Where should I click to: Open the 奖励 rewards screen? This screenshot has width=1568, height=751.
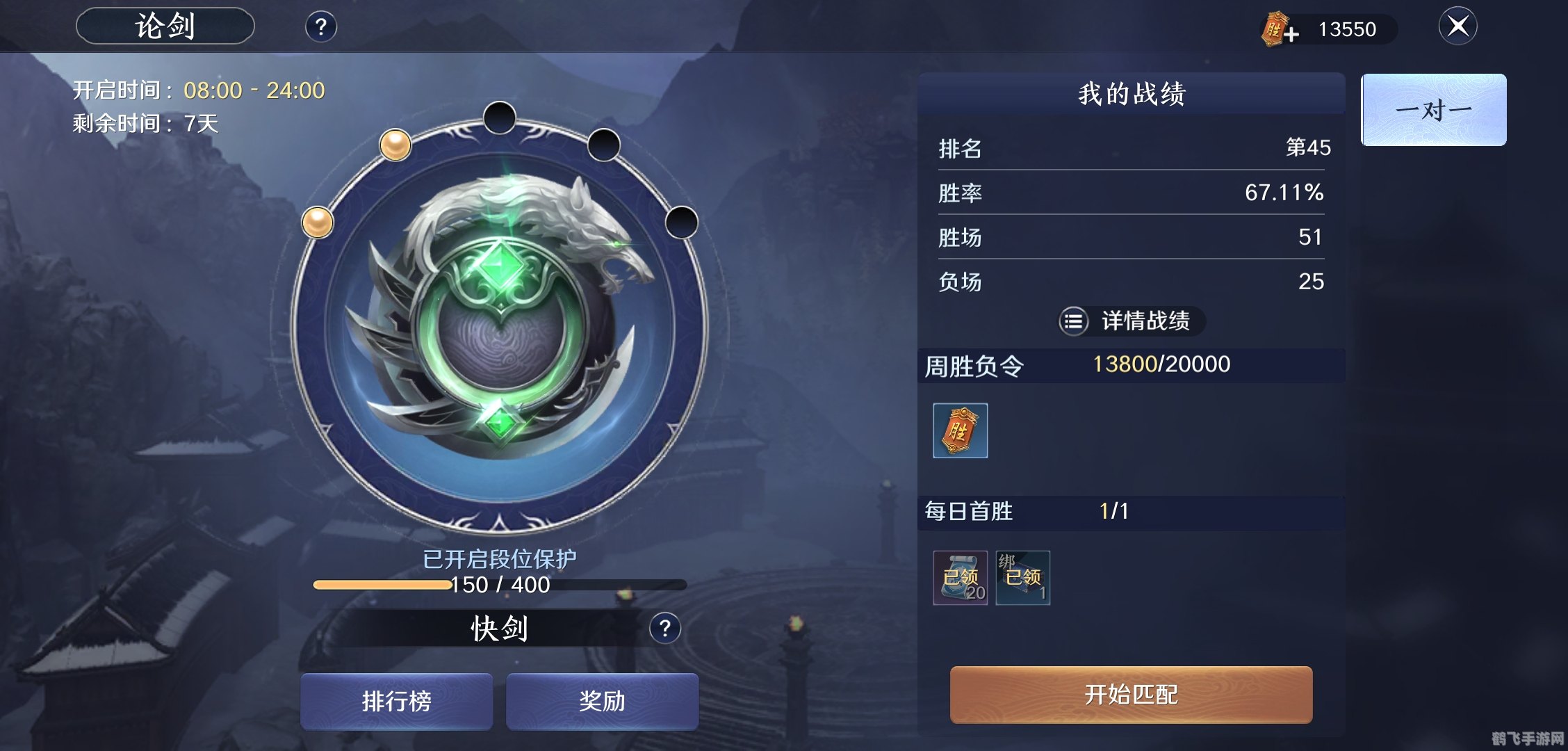pos(602,702)
